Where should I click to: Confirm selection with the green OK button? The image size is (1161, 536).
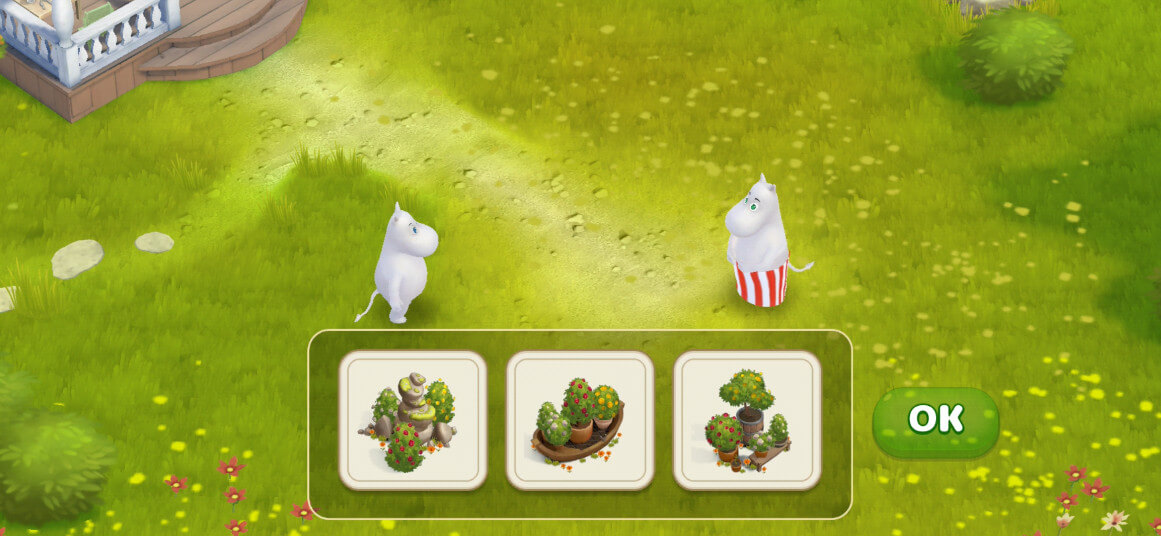tap(935, 420)
